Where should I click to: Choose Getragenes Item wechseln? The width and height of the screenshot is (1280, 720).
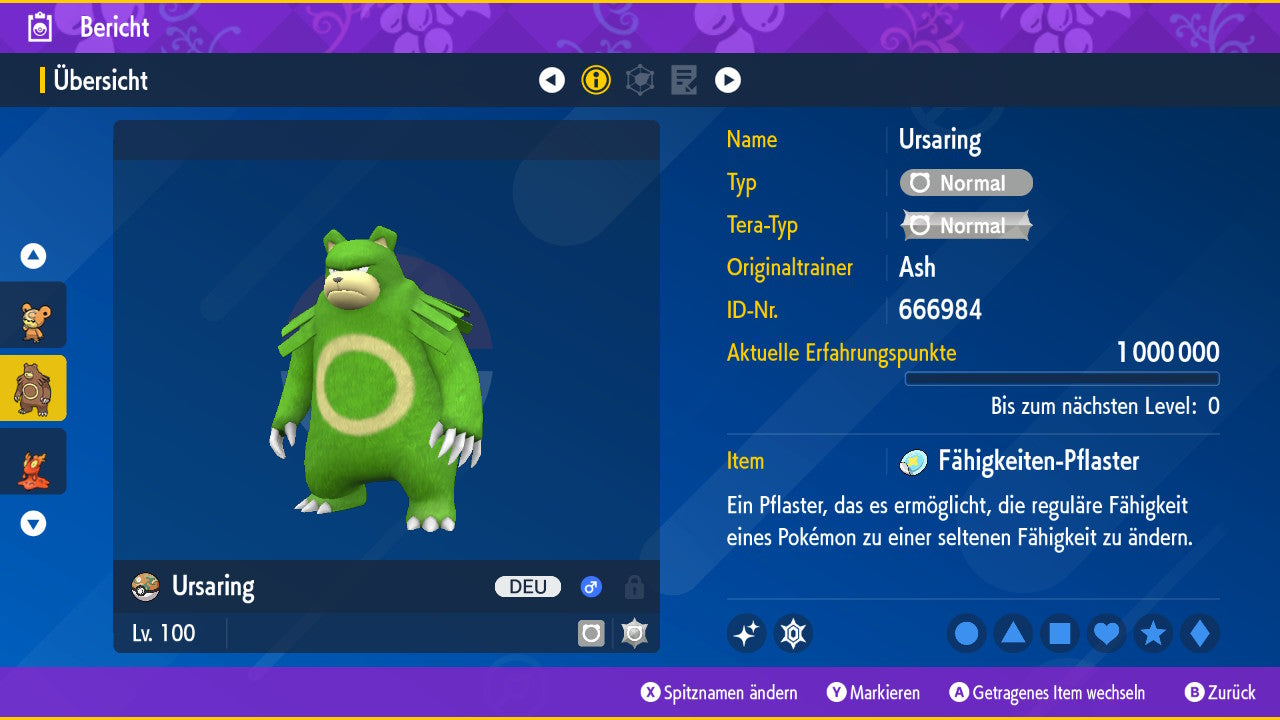pyautogui.click(x=1047, y=693)
